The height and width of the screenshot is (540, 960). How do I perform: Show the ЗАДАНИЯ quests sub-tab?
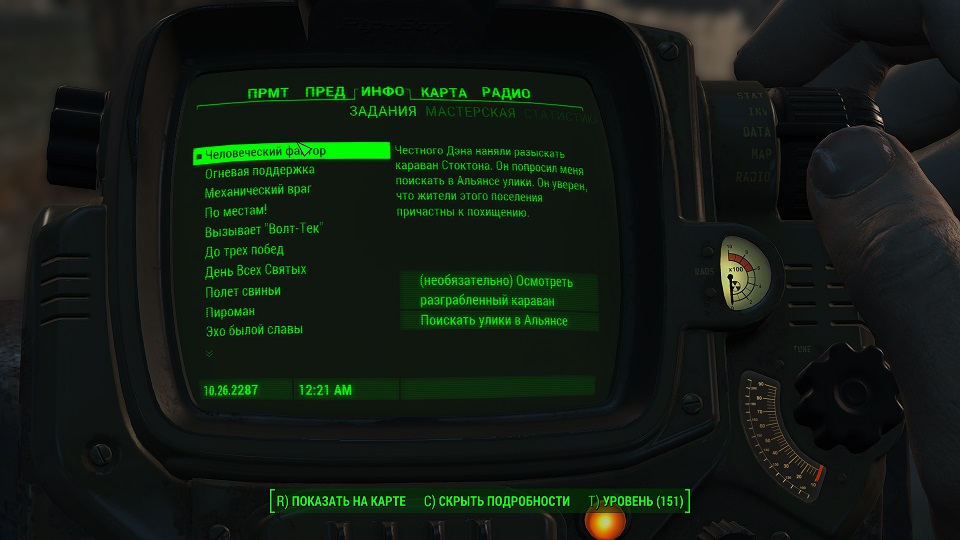pos(383,114)
